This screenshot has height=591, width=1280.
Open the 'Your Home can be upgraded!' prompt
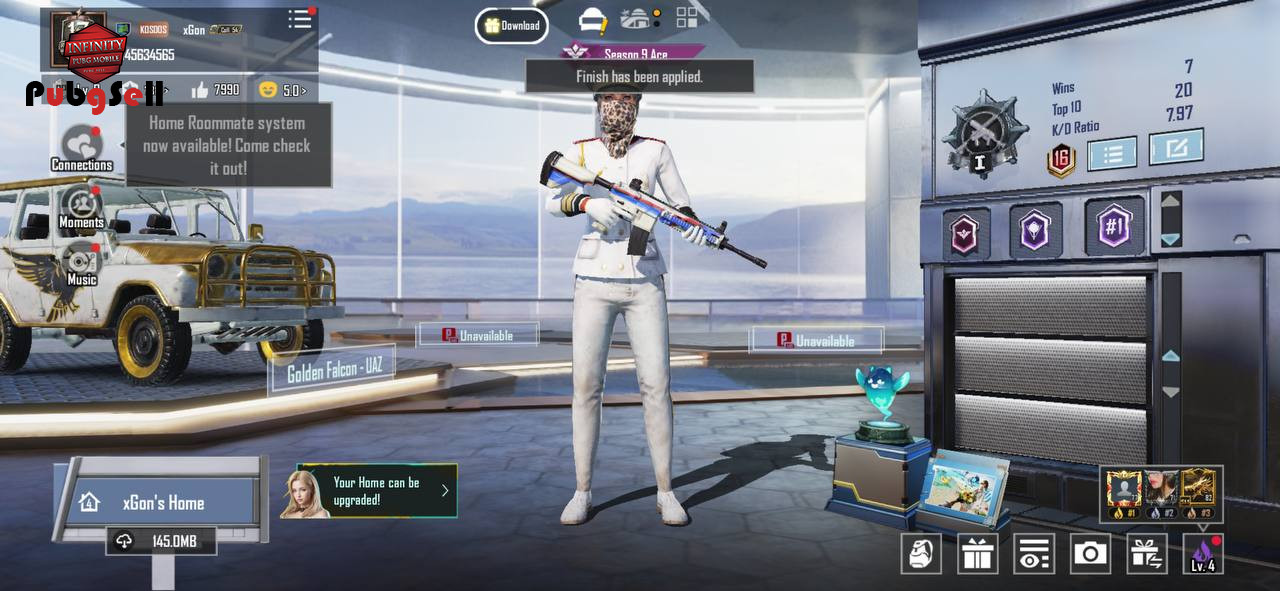coord(377,491)
